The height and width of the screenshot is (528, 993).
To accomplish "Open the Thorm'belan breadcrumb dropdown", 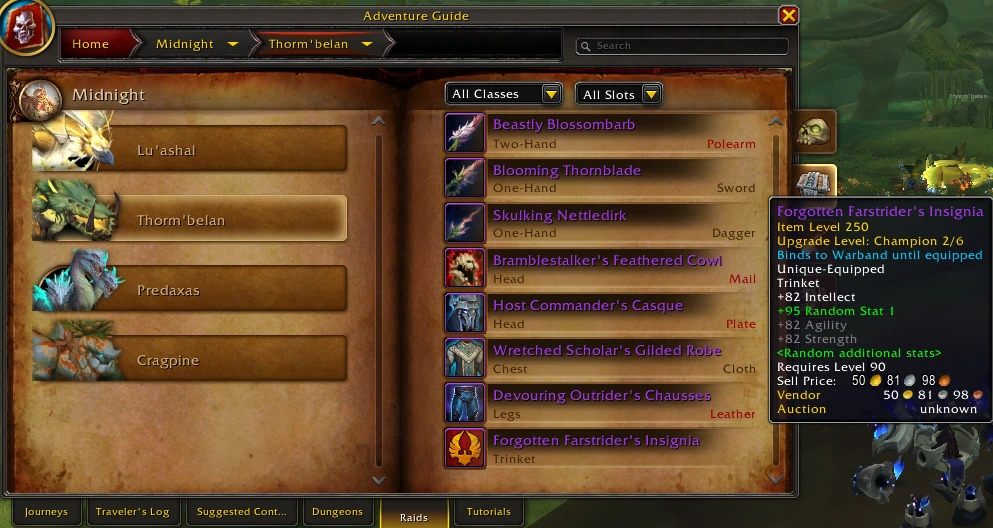I will coord(367,44).
